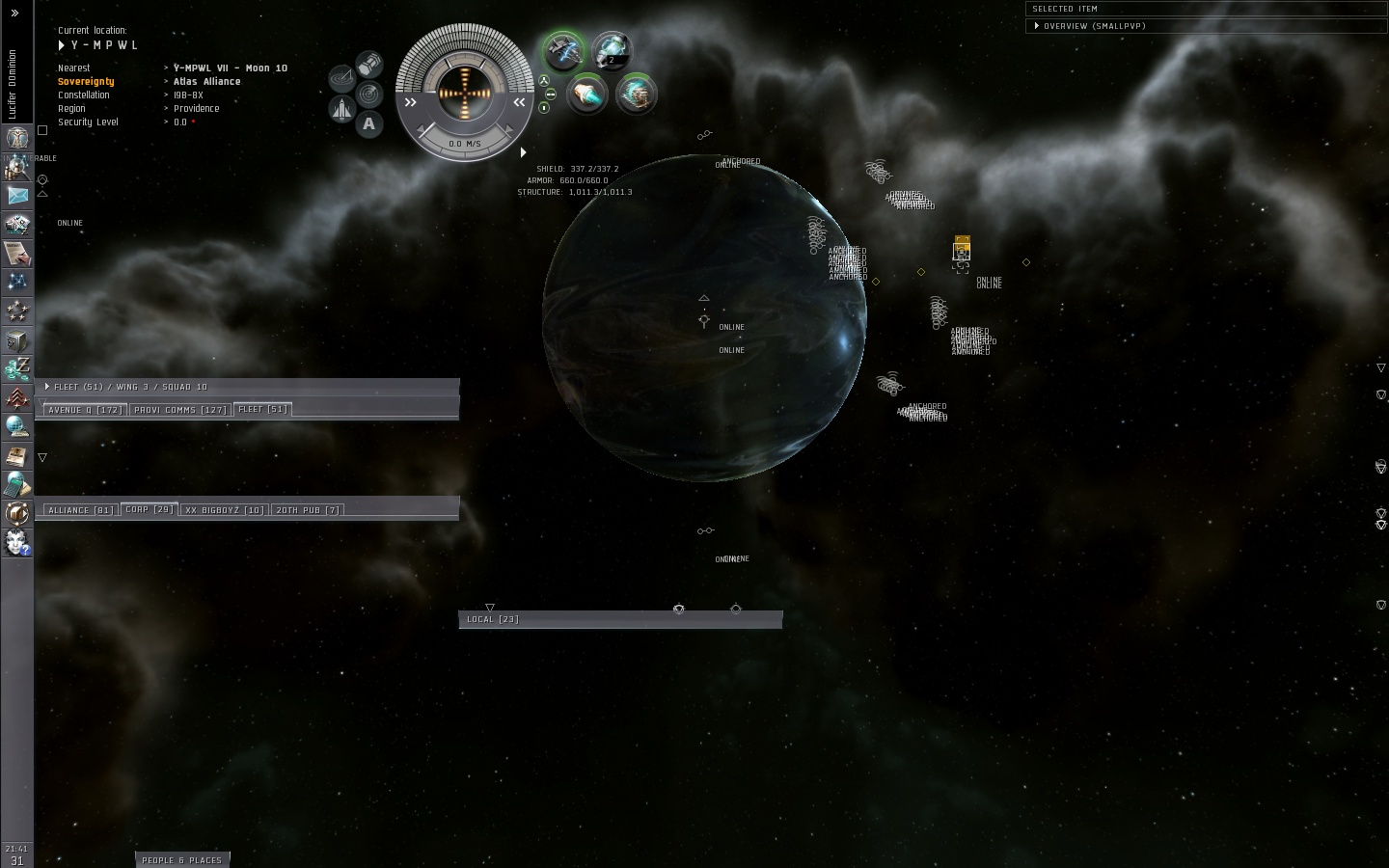This screenshot has width=1389, height=868.
Task: Open the Corp [29] chat tab
Action: click(150, 509)
